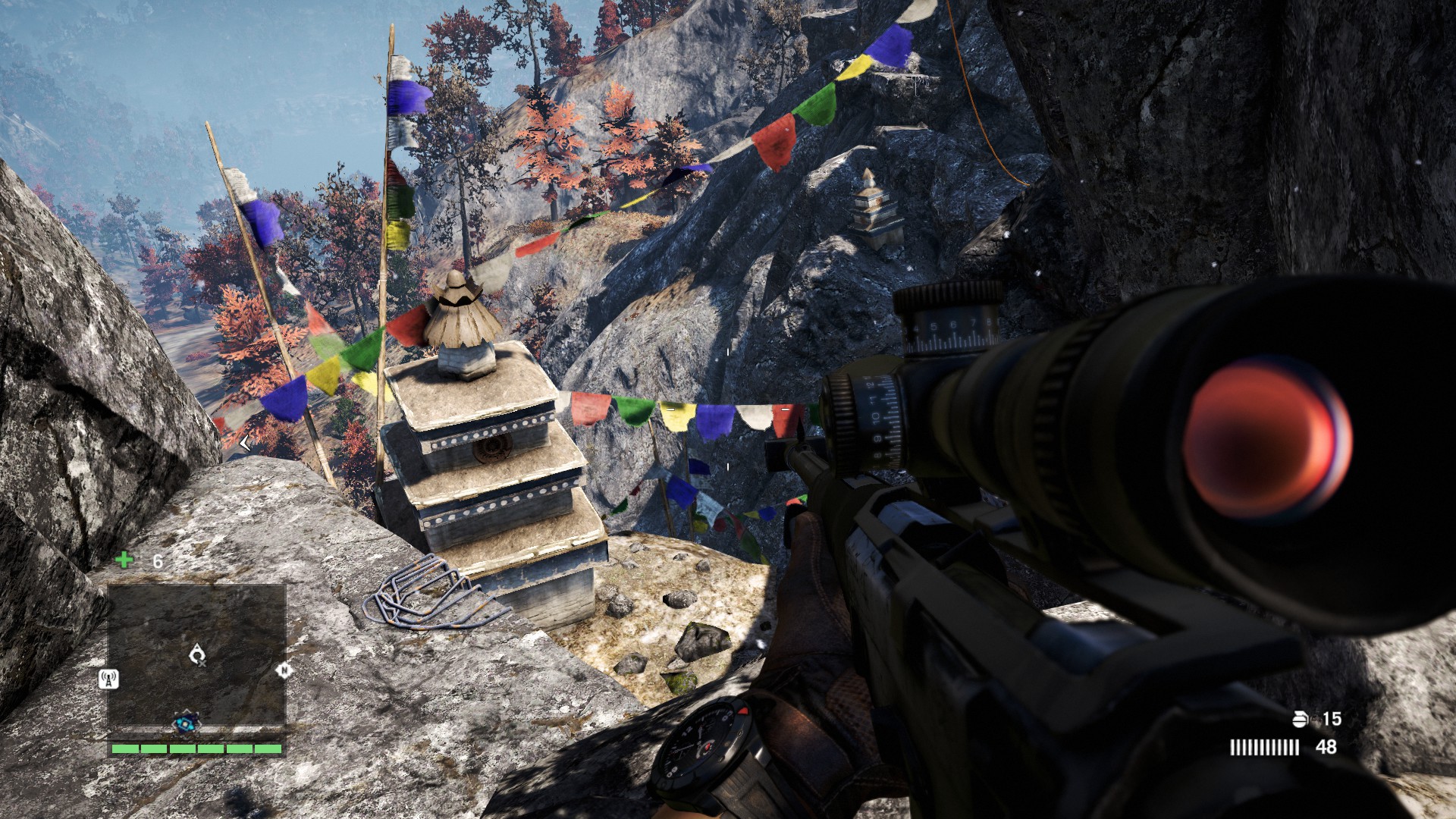Click the green healing syringe cross icon

pyautogui.click(x=124, y=560)
